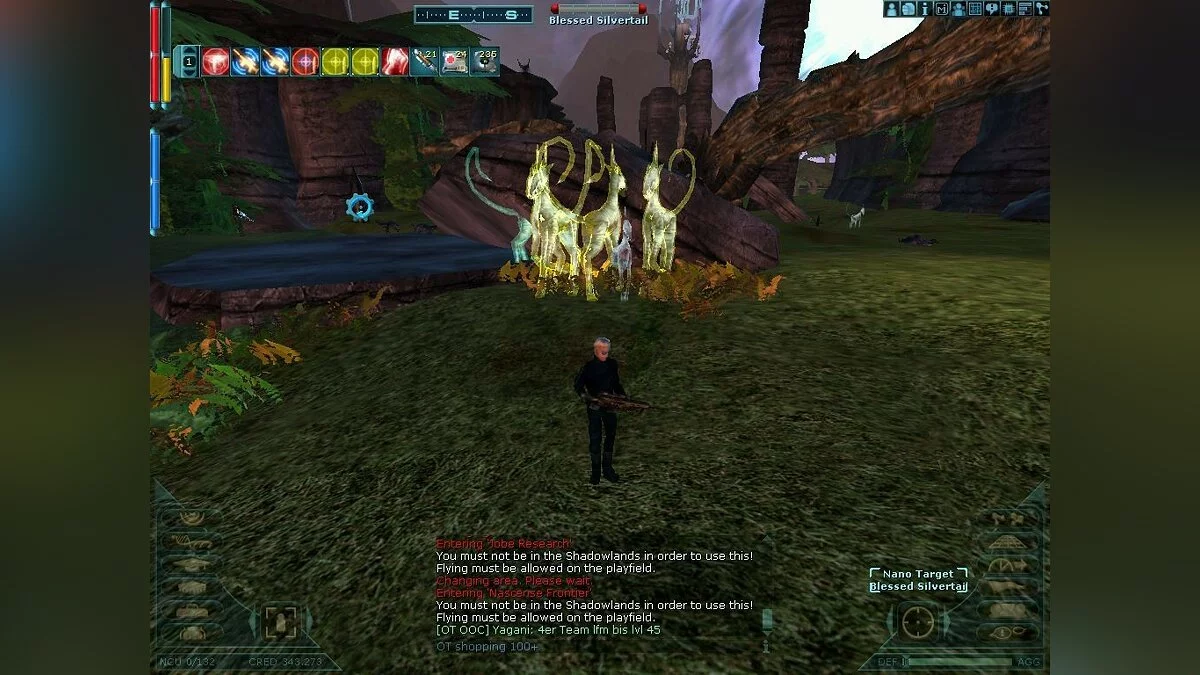Open the team/friends group icon
Screen dimensions: 1200x675
point(958,9)
